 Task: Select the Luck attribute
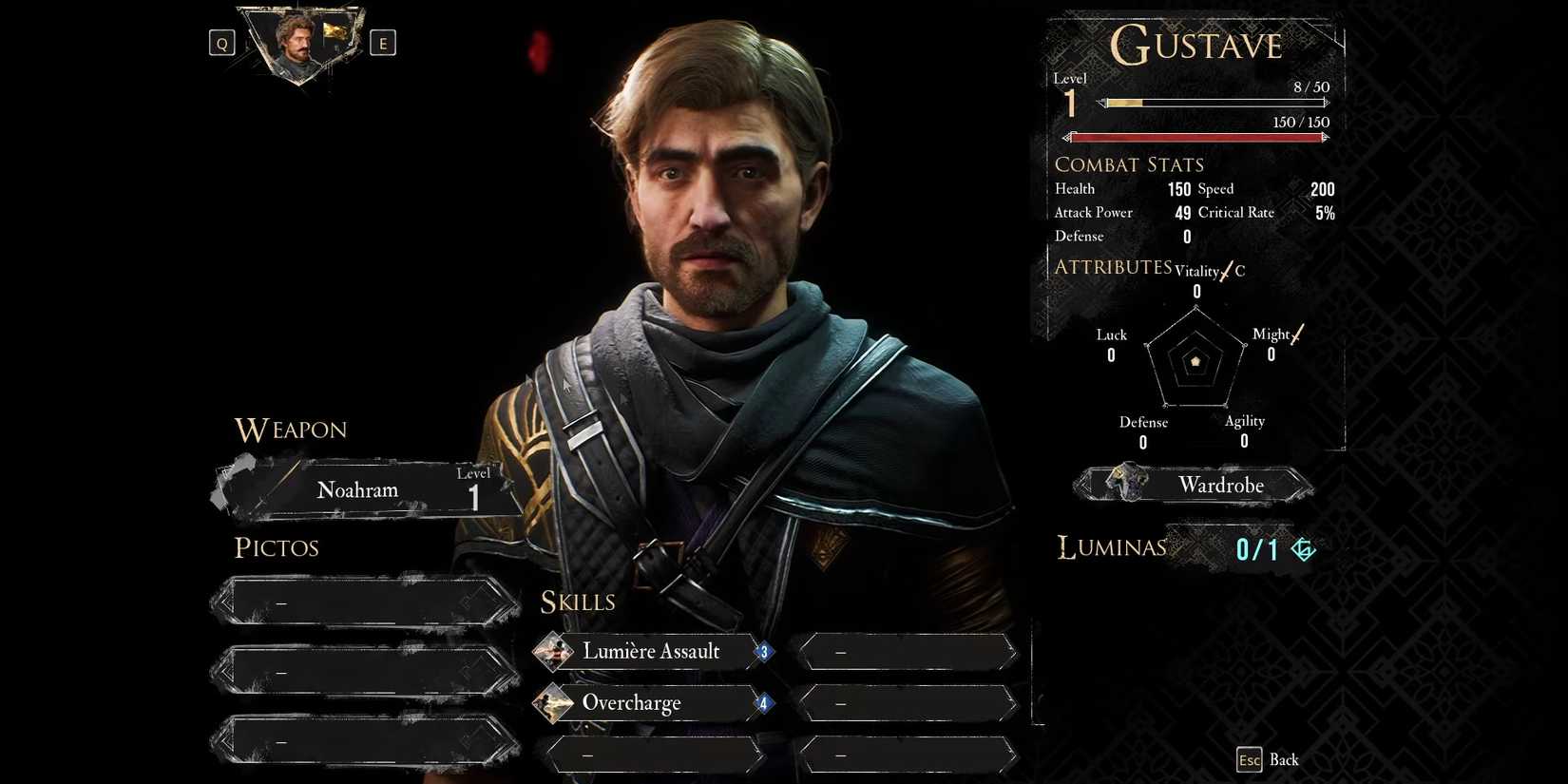(x=1111, y=335)
